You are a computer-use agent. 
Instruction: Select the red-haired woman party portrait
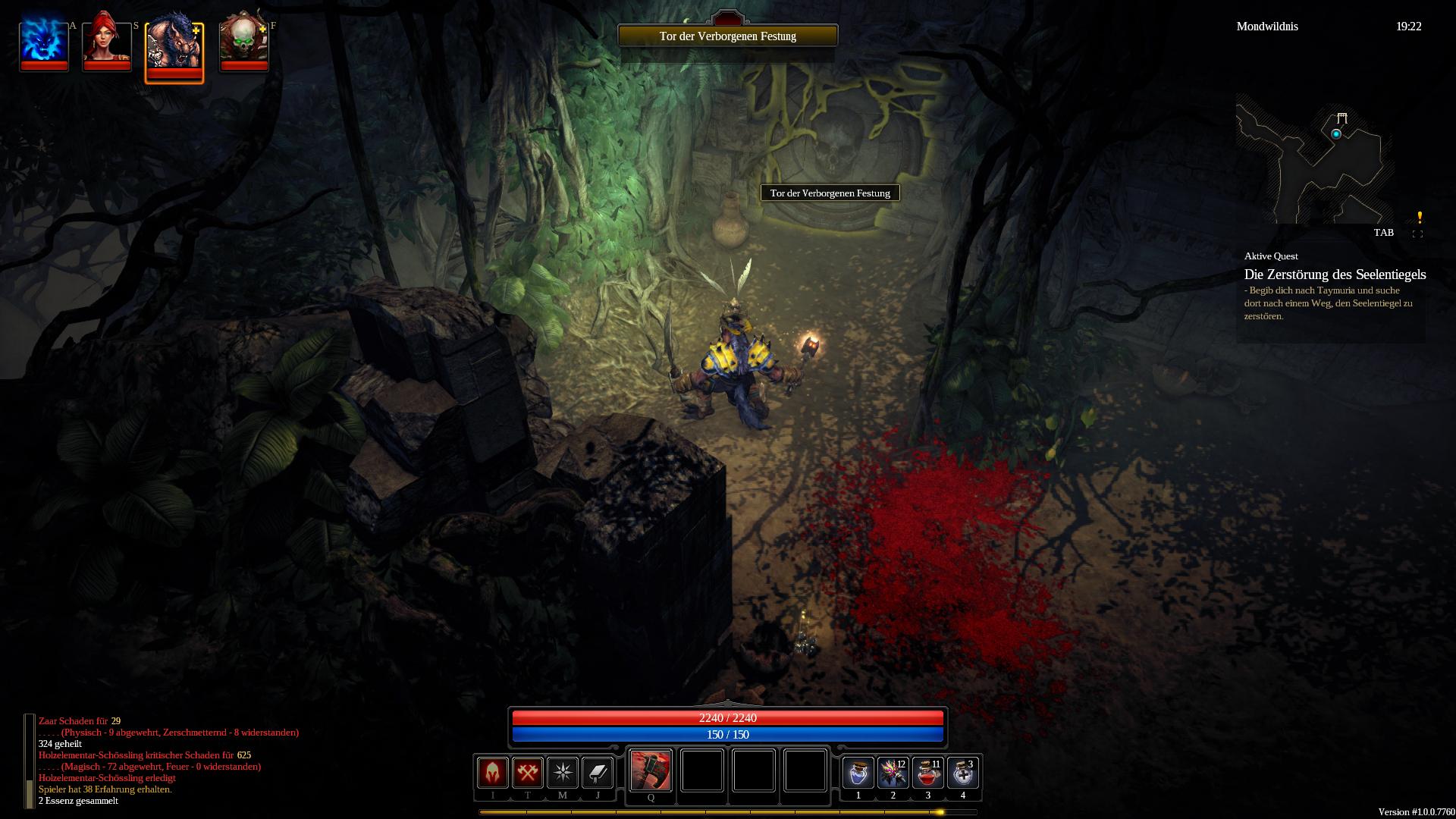(107, 40)
